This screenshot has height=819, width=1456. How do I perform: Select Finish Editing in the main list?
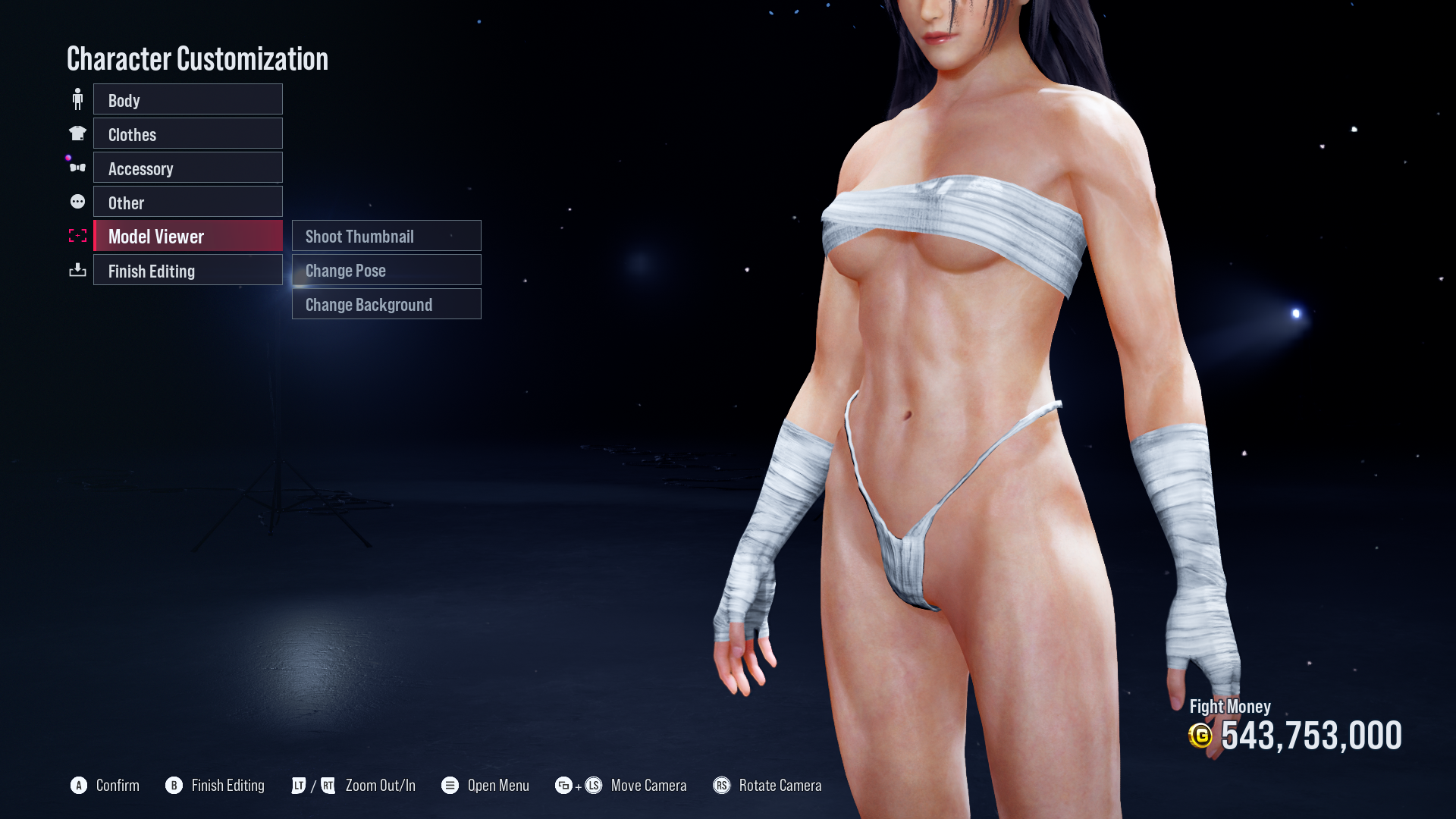(x=187, y=270)
